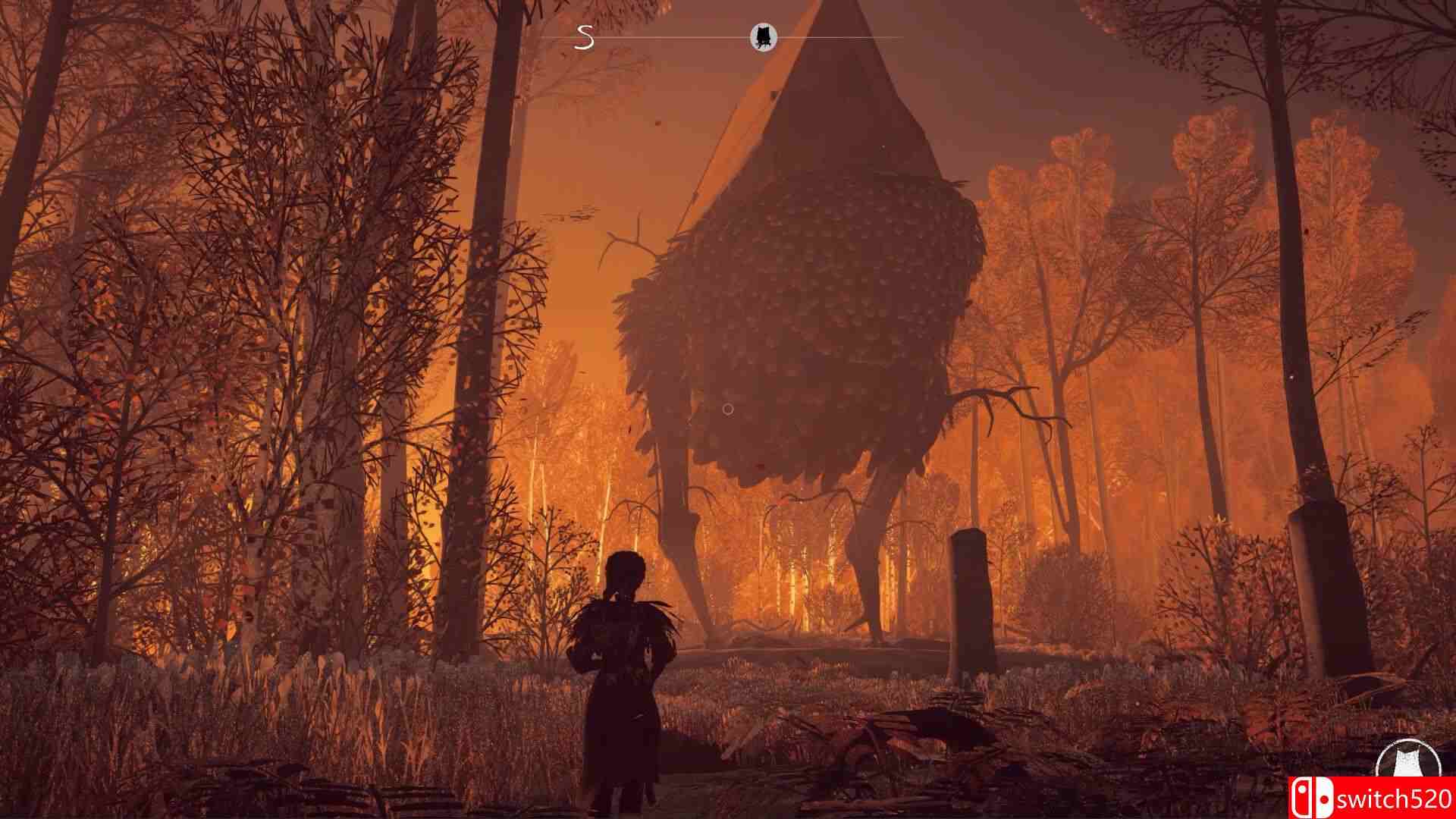Click the Nintendo Switch logo in the watermark
The height and width of the screenshot is (819, 1456).
(x=1315, y=795)
